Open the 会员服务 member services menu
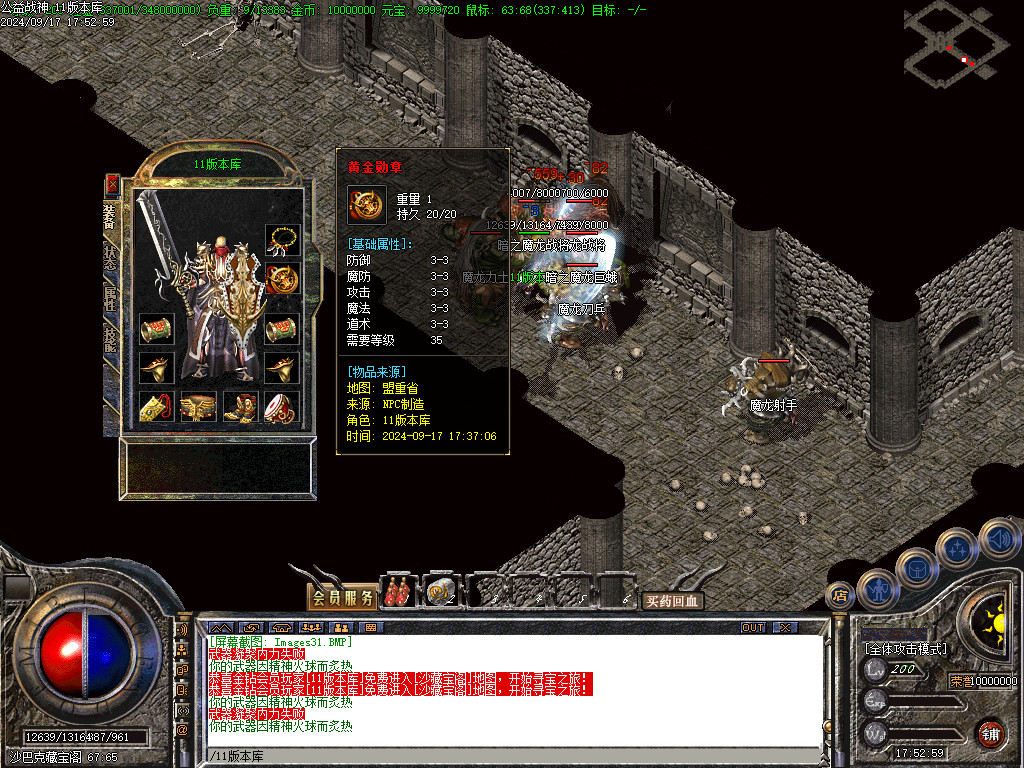The image size is (1024, 768). point(342,598)
